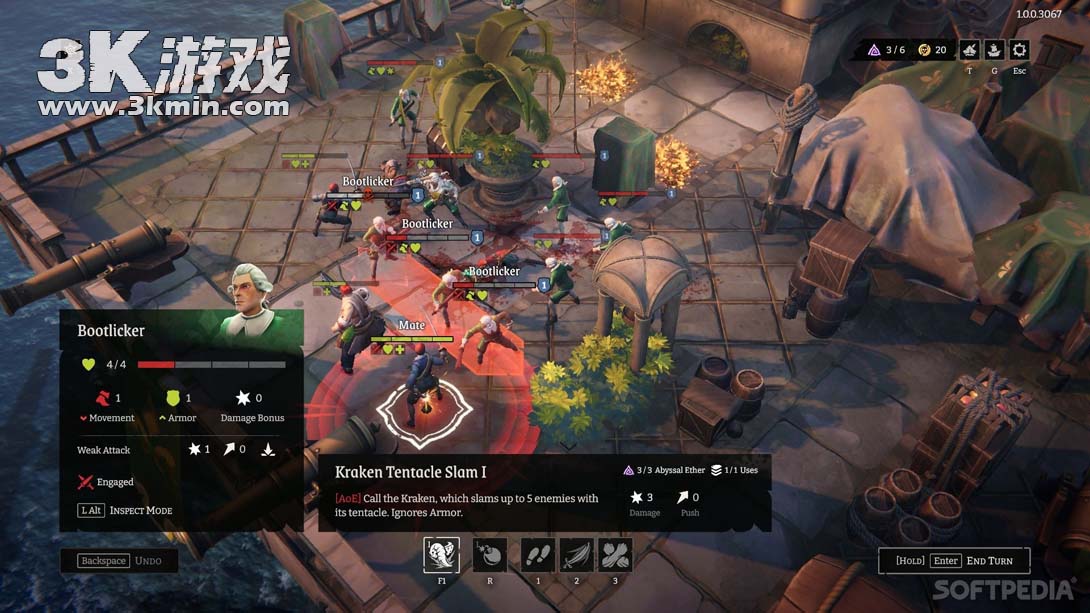Open the sailing ship icon button

pyautogui.click(x=994, y=50)
